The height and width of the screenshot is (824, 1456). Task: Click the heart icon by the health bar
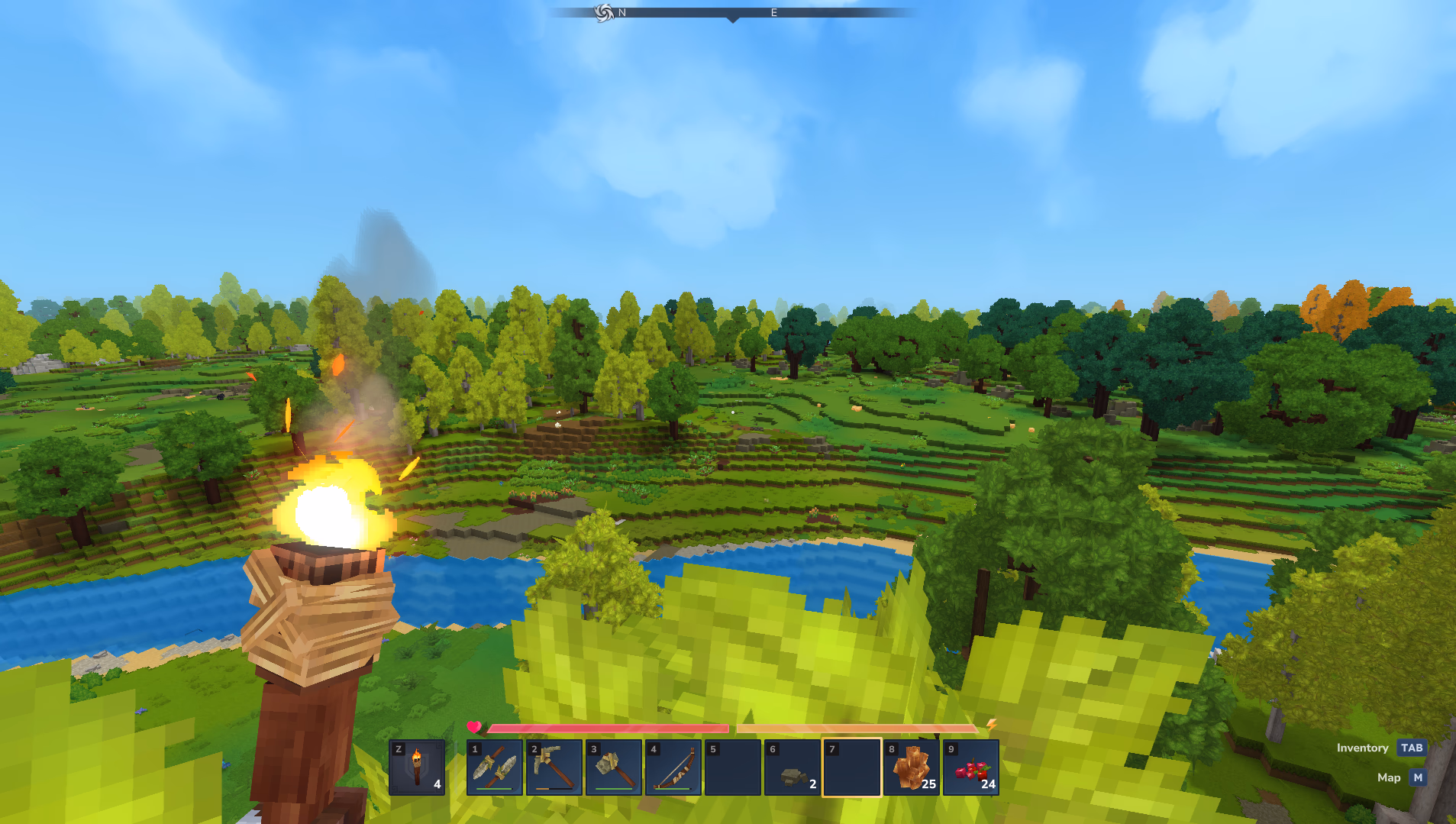point(474,728)
